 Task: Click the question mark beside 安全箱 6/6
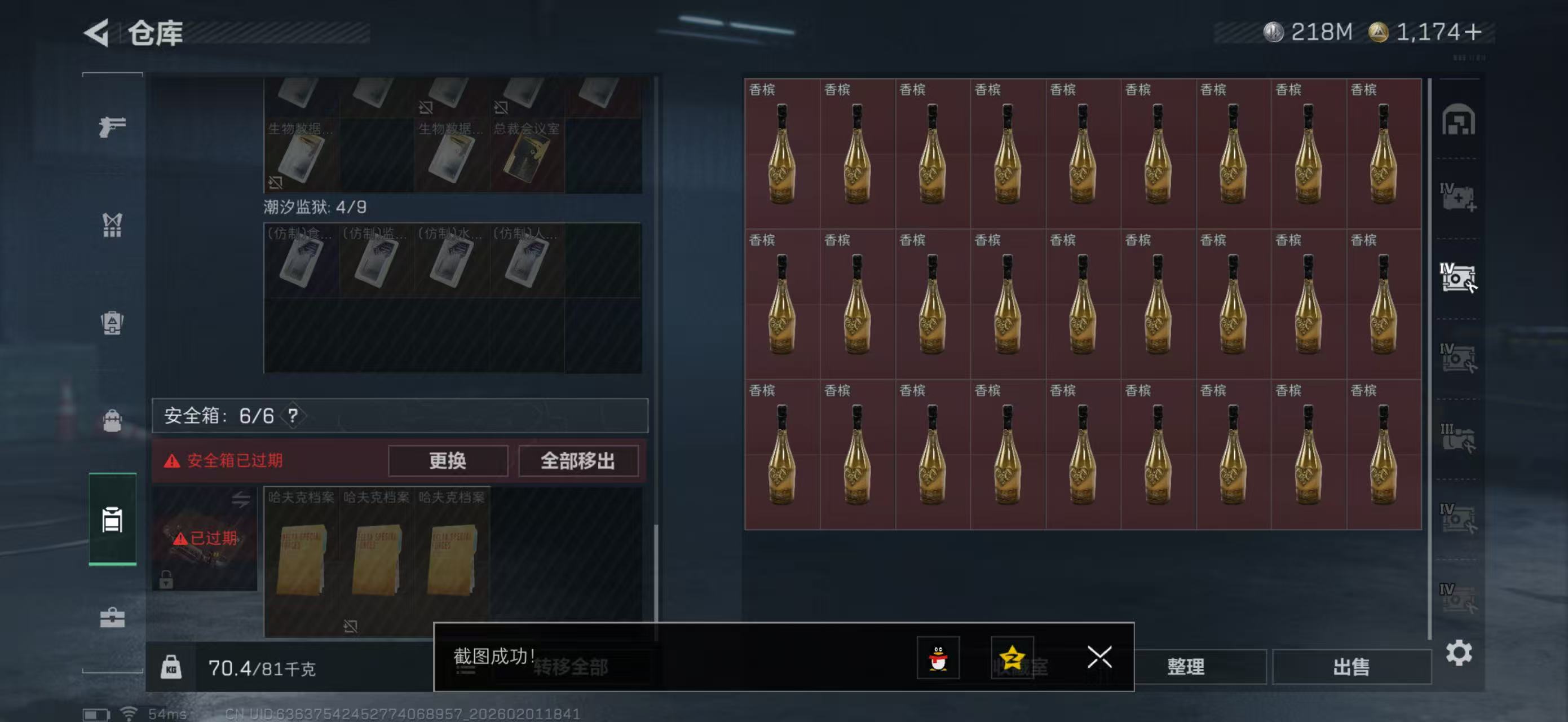tap(293, 416)
